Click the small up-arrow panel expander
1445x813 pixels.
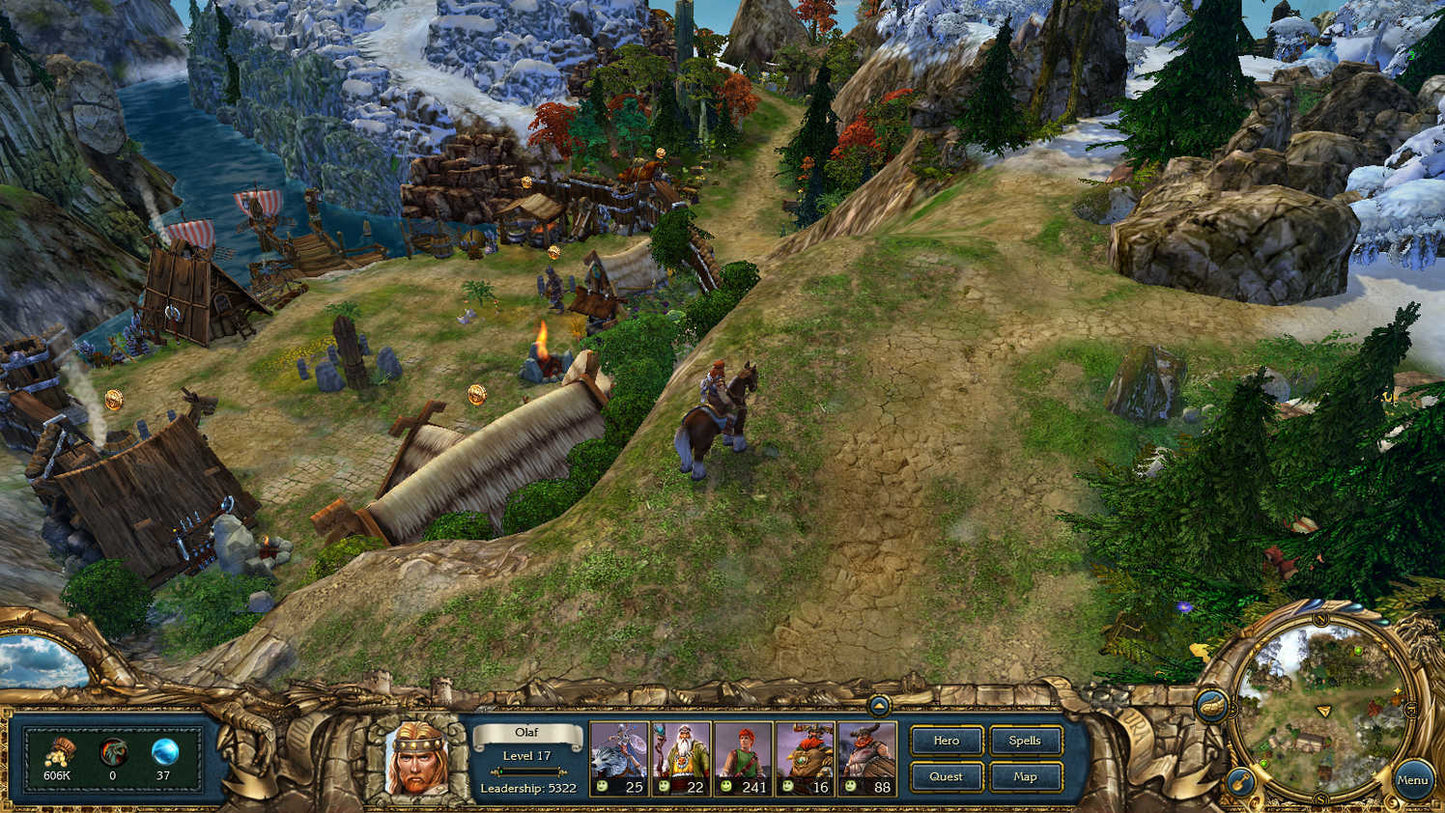(x=879, y=705)
